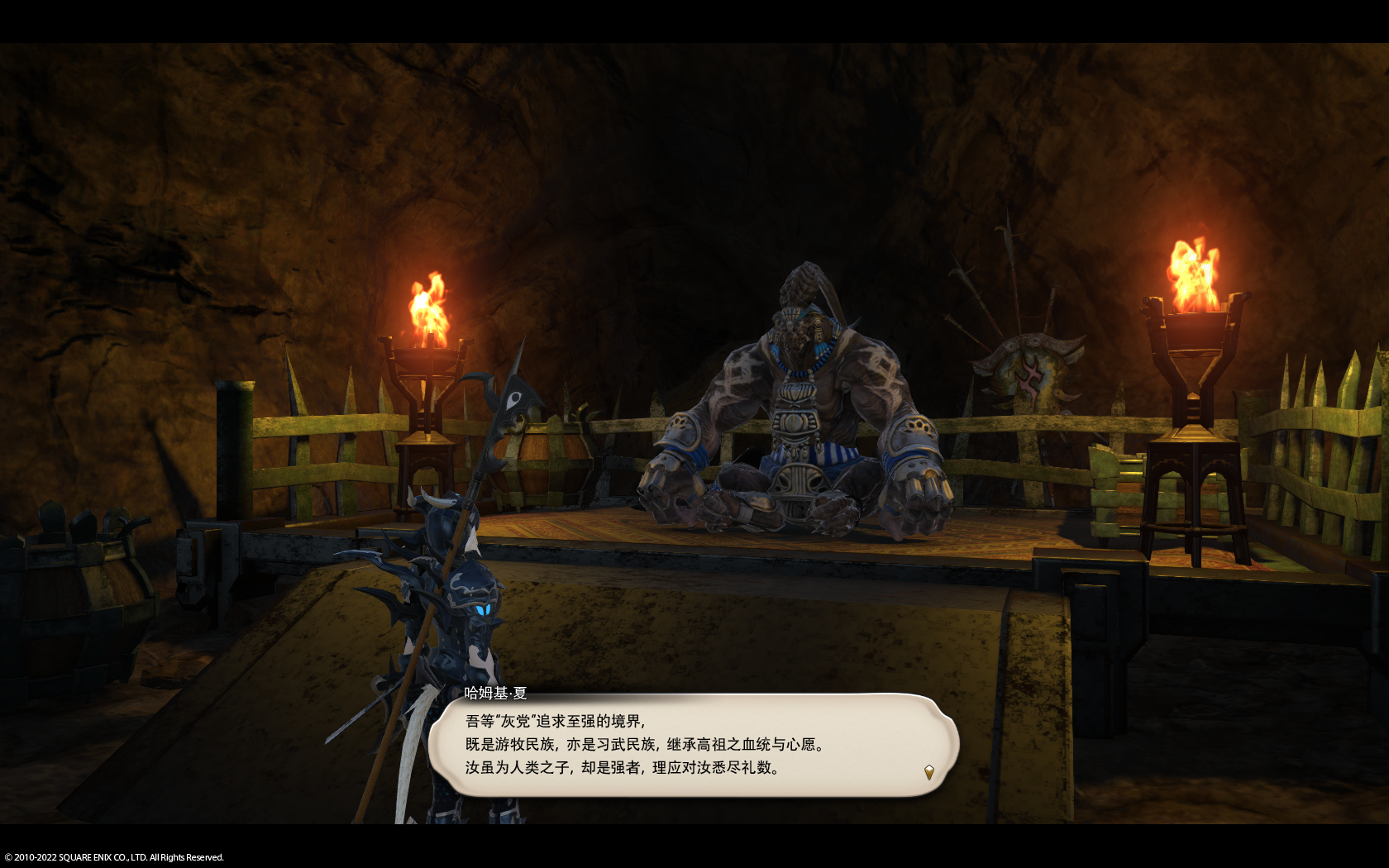Click the dialogue advance arrow indicator

pyautogui.click(x=928, y=772)
